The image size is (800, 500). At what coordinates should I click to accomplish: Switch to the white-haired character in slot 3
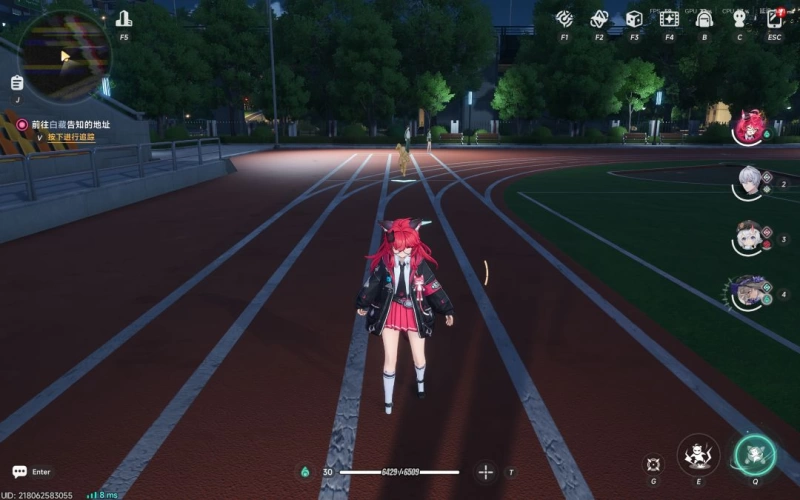click(x=749, y=238)
